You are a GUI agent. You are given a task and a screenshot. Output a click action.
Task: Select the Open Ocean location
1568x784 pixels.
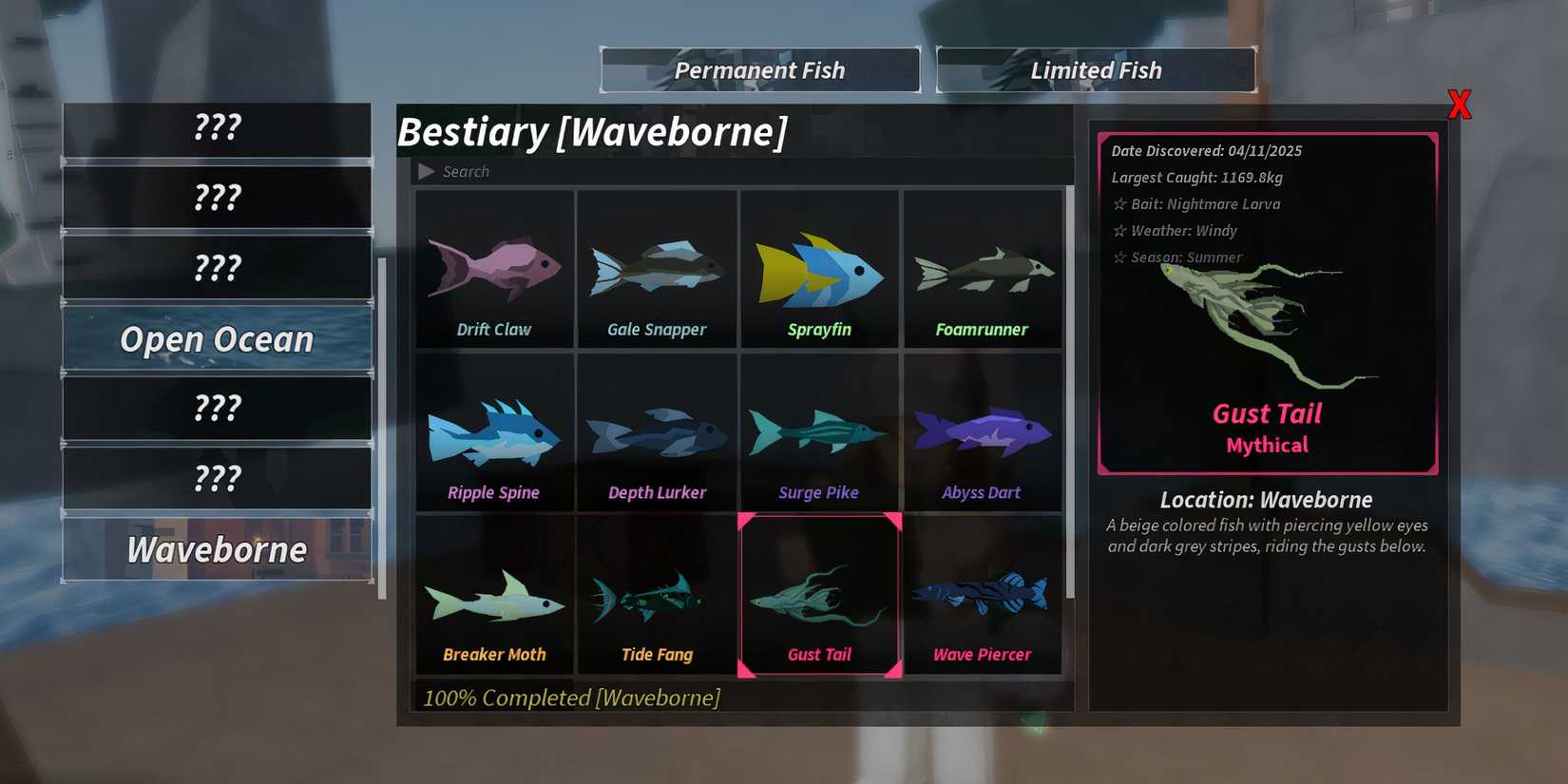tap(217, 339)
